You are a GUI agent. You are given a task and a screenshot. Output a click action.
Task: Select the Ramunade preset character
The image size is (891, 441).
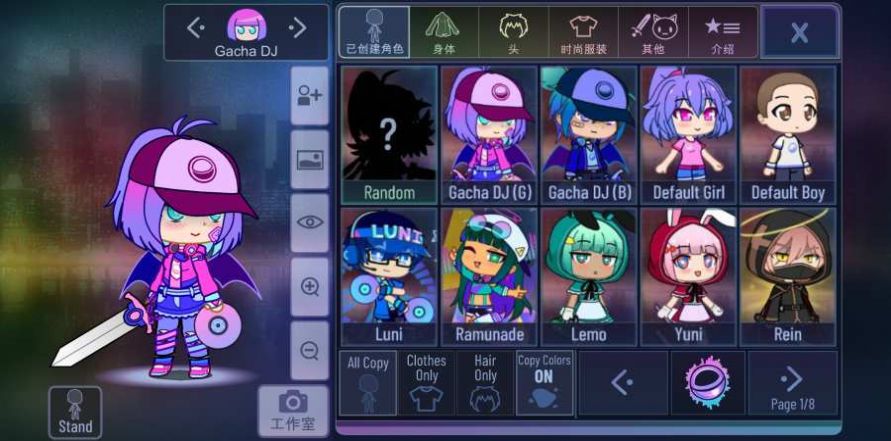click(x=489, y=277)
